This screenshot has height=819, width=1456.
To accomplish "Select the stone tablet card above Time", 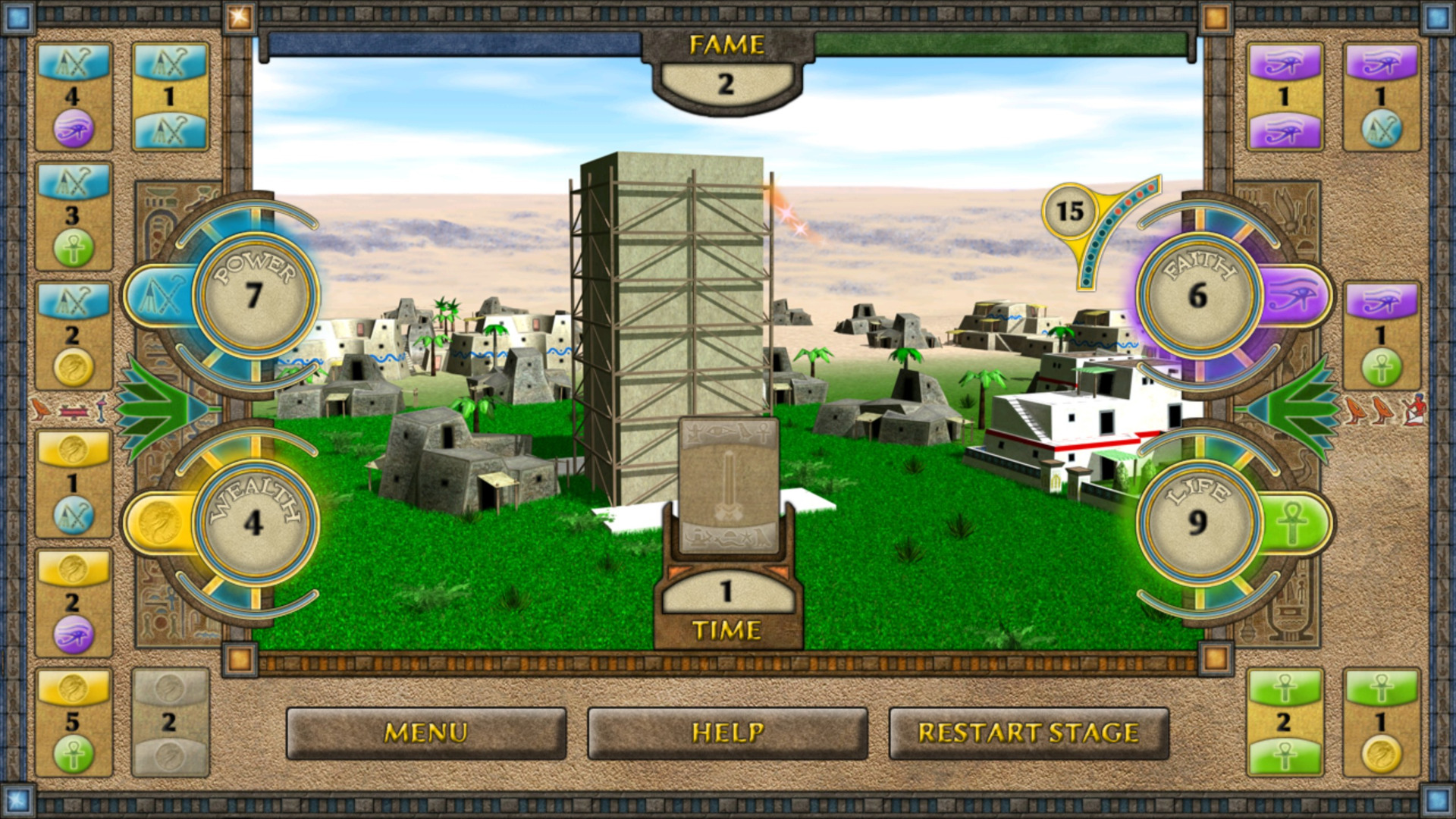I will point(728,485).
